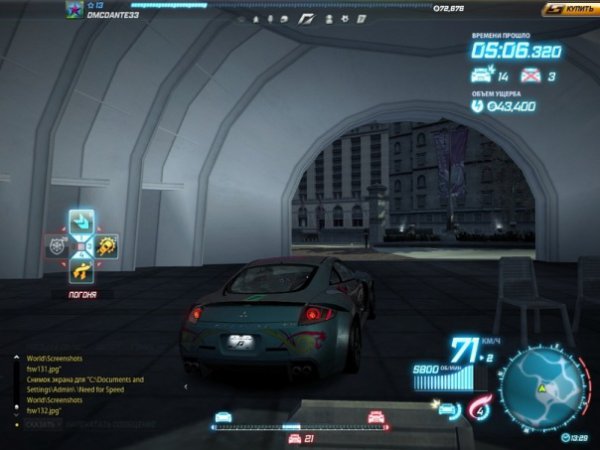
Task: Trigger the golden gear power-up slot
Action: tap(106, 245)
